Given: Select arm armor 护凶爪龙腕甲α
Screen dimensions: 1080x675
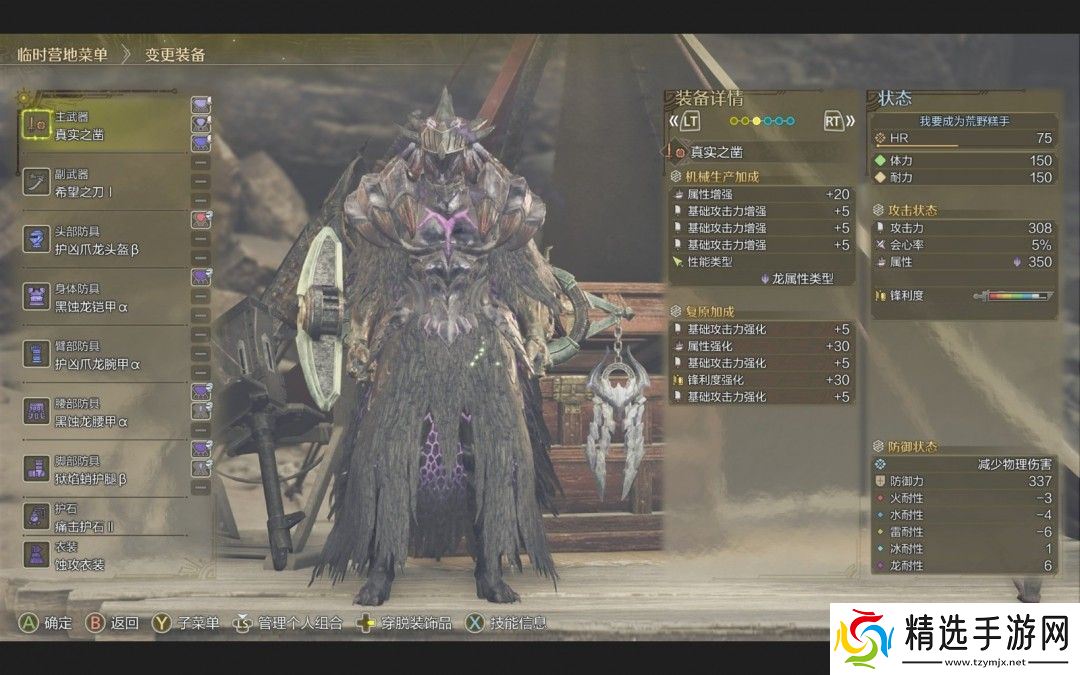Looking at the screenshot, I should click(100, 354).
